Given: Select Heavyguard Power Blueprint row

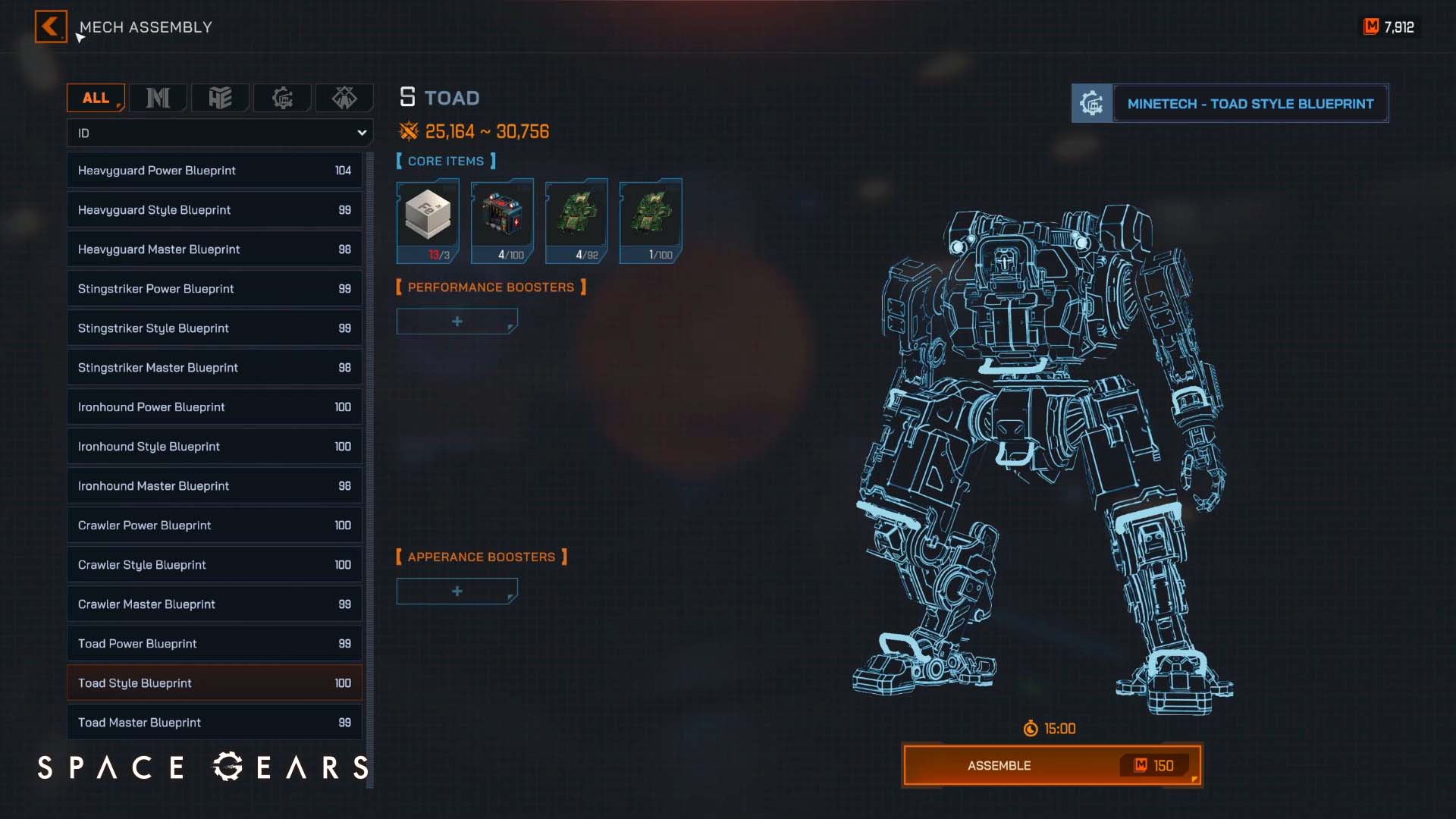Looking at the screenshot, I should pyautogui.click(x=214, y=171).
